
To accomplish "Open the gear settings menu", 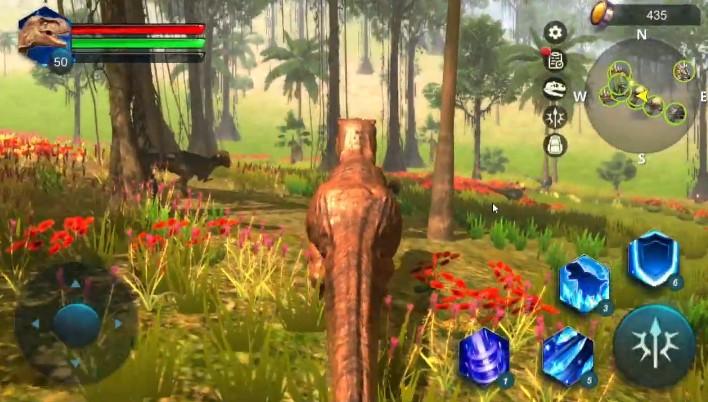I will (555, 33).
